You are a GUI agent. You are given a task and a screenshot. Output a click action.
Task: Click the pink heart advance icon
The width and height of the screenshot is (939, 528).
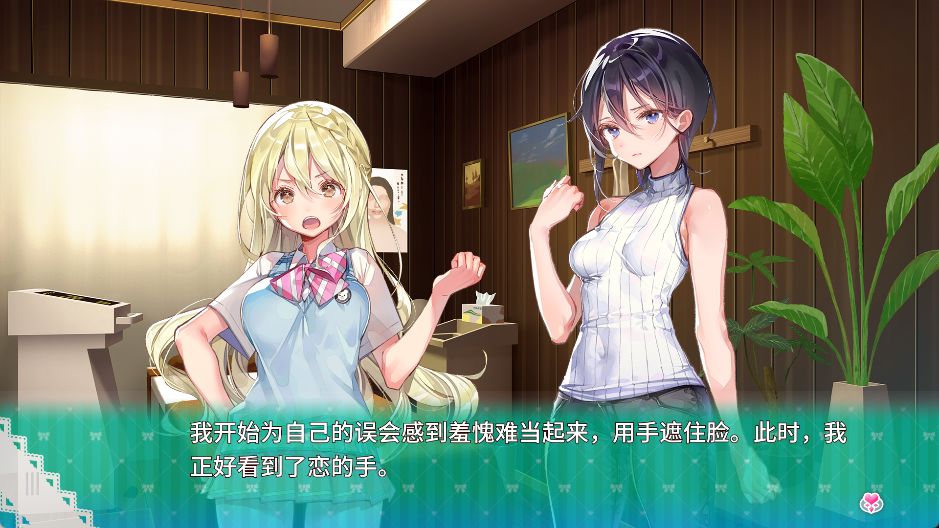coord(871,501)
